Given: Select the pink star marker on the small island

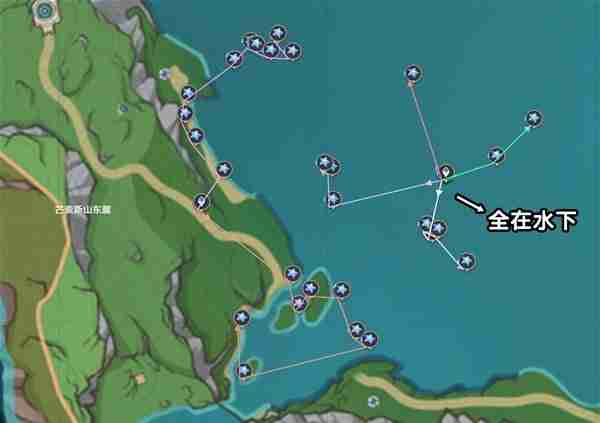Looking at the screenshot, I should point(299,302).
